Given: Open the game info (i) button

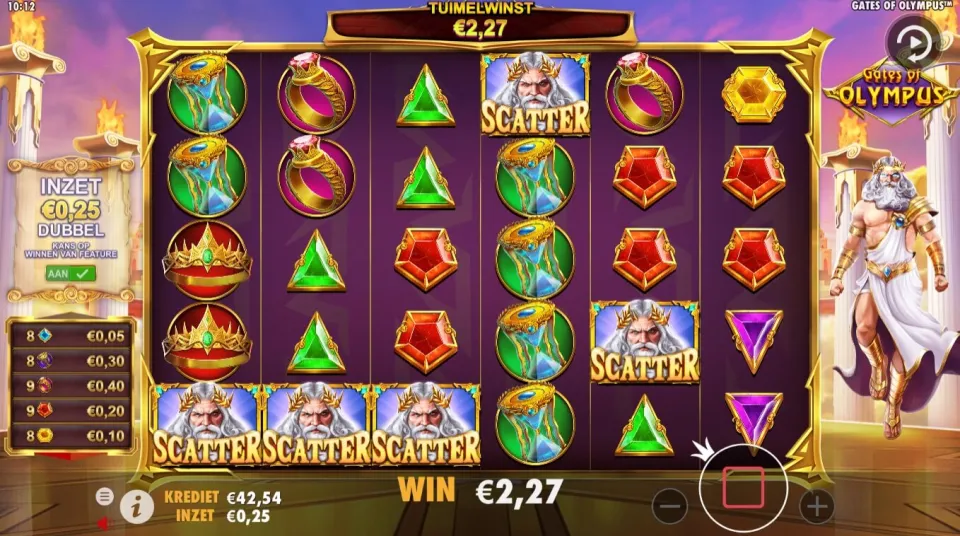Looking at the screenshot, I should pos(136,507).
